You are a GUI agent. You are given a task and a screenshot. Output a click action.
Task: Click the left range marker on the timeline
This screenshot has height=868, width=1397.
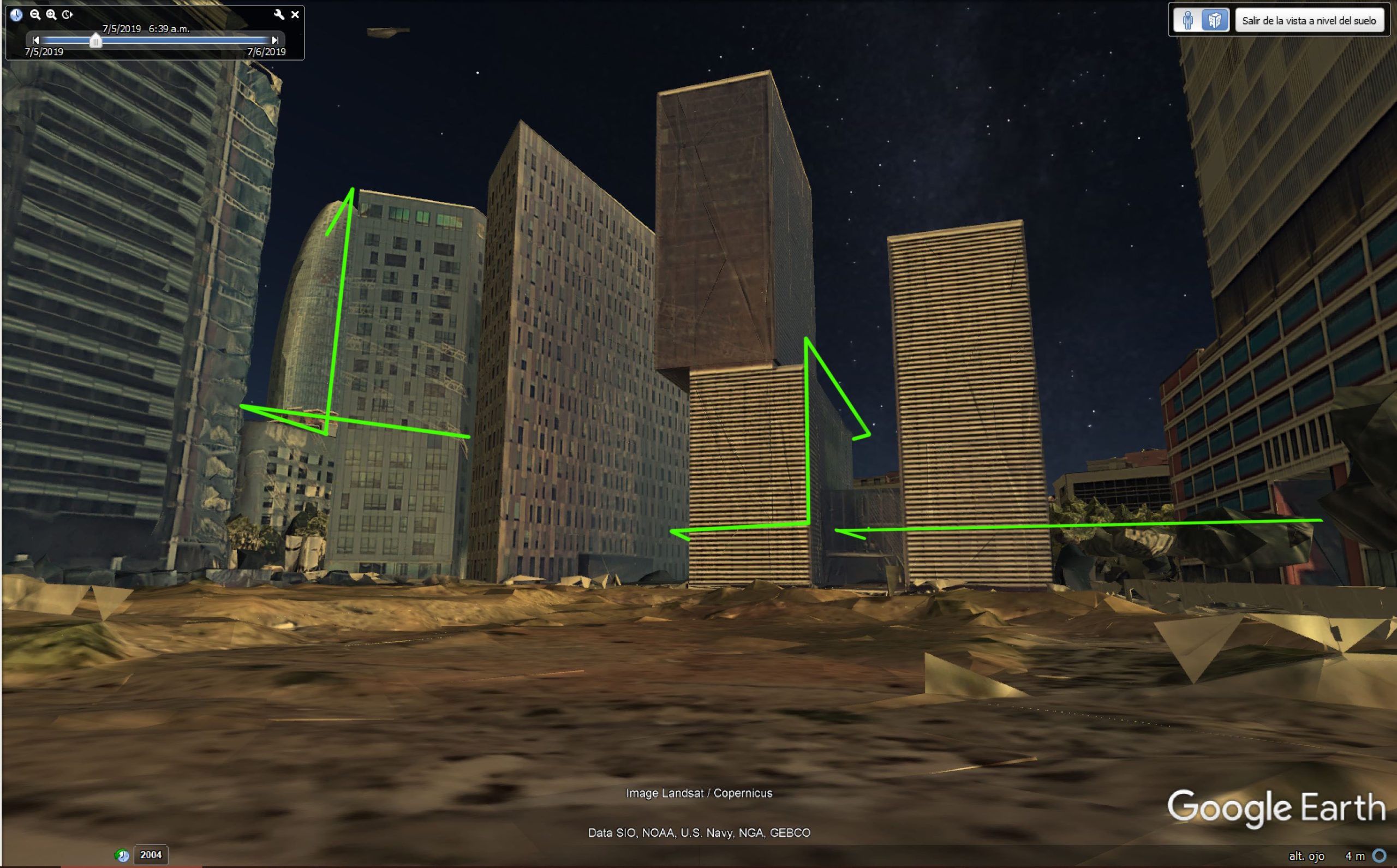pos(36,41)
